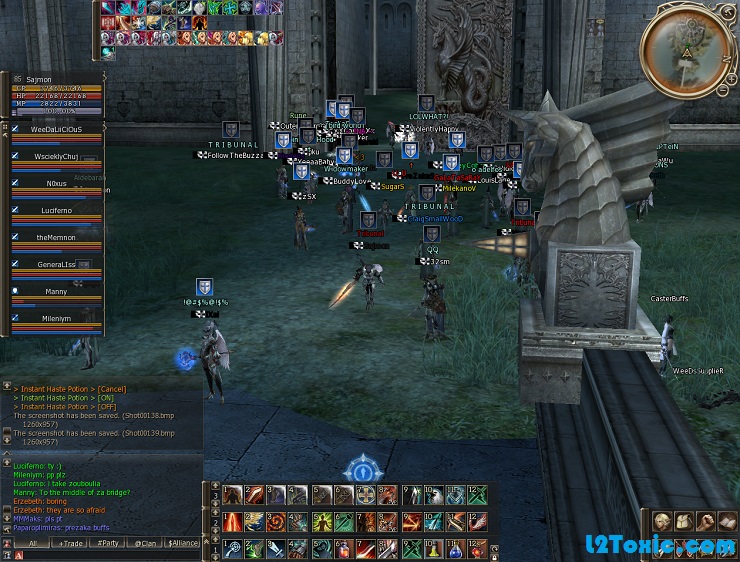This screenshot has width=740, height=562.
Task: Switch to the All chat tab
Action: pos(33,543)
